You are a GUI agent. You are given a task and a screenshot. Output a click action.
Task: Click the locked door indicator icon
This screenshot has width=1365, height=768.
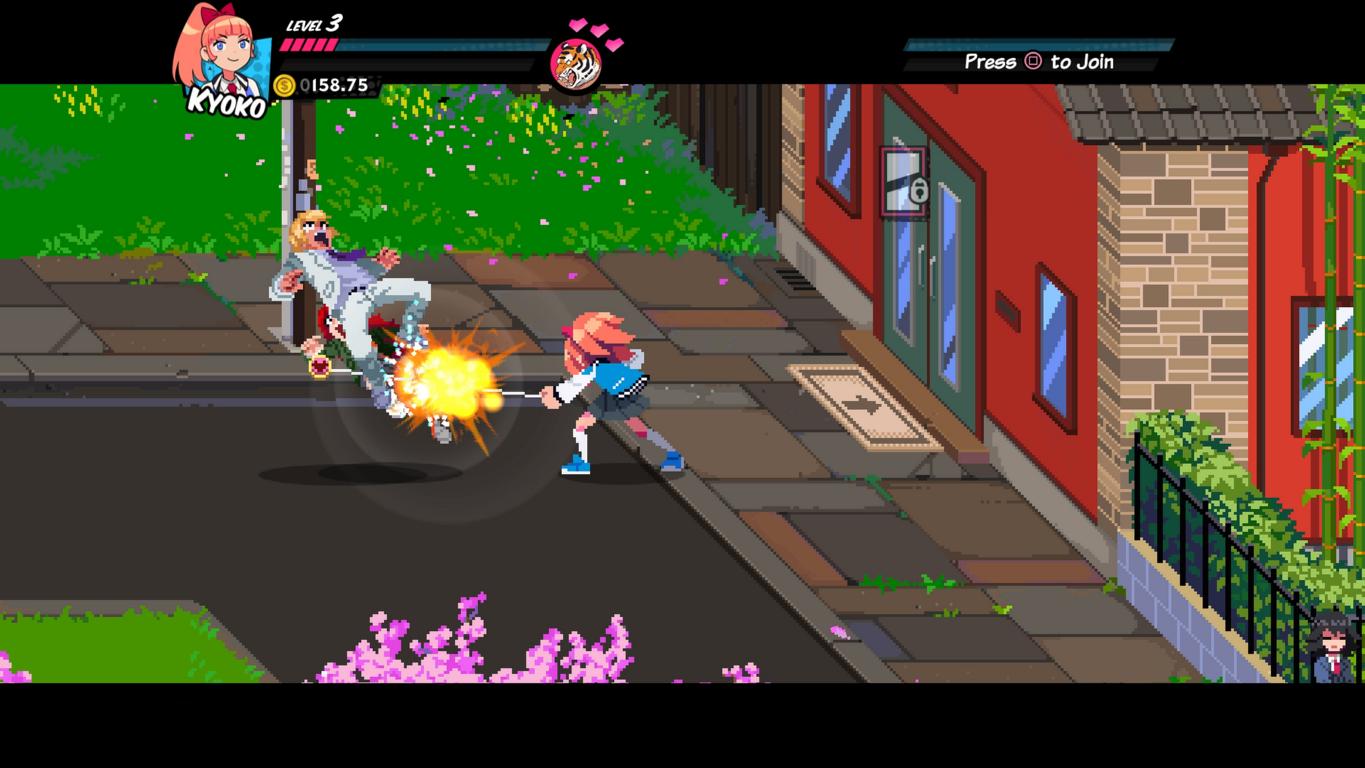[905, 181]
